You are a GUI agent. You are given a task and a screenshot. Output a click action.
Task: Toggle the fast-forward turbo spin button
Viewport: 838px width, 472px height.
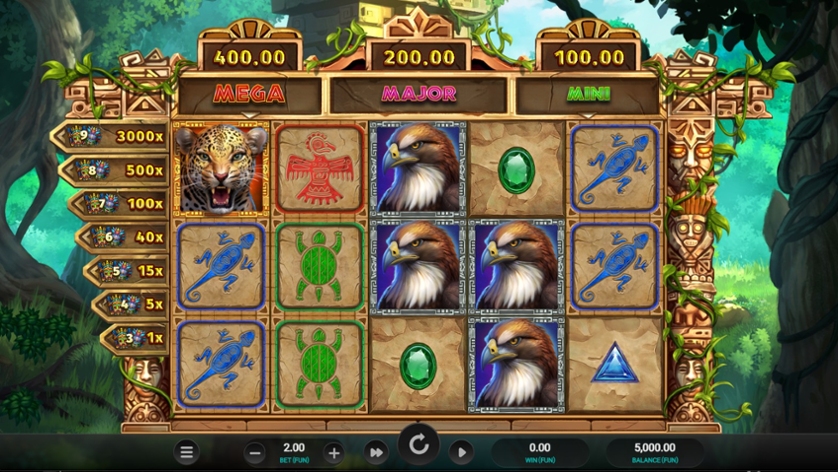[x=376, y=452]
